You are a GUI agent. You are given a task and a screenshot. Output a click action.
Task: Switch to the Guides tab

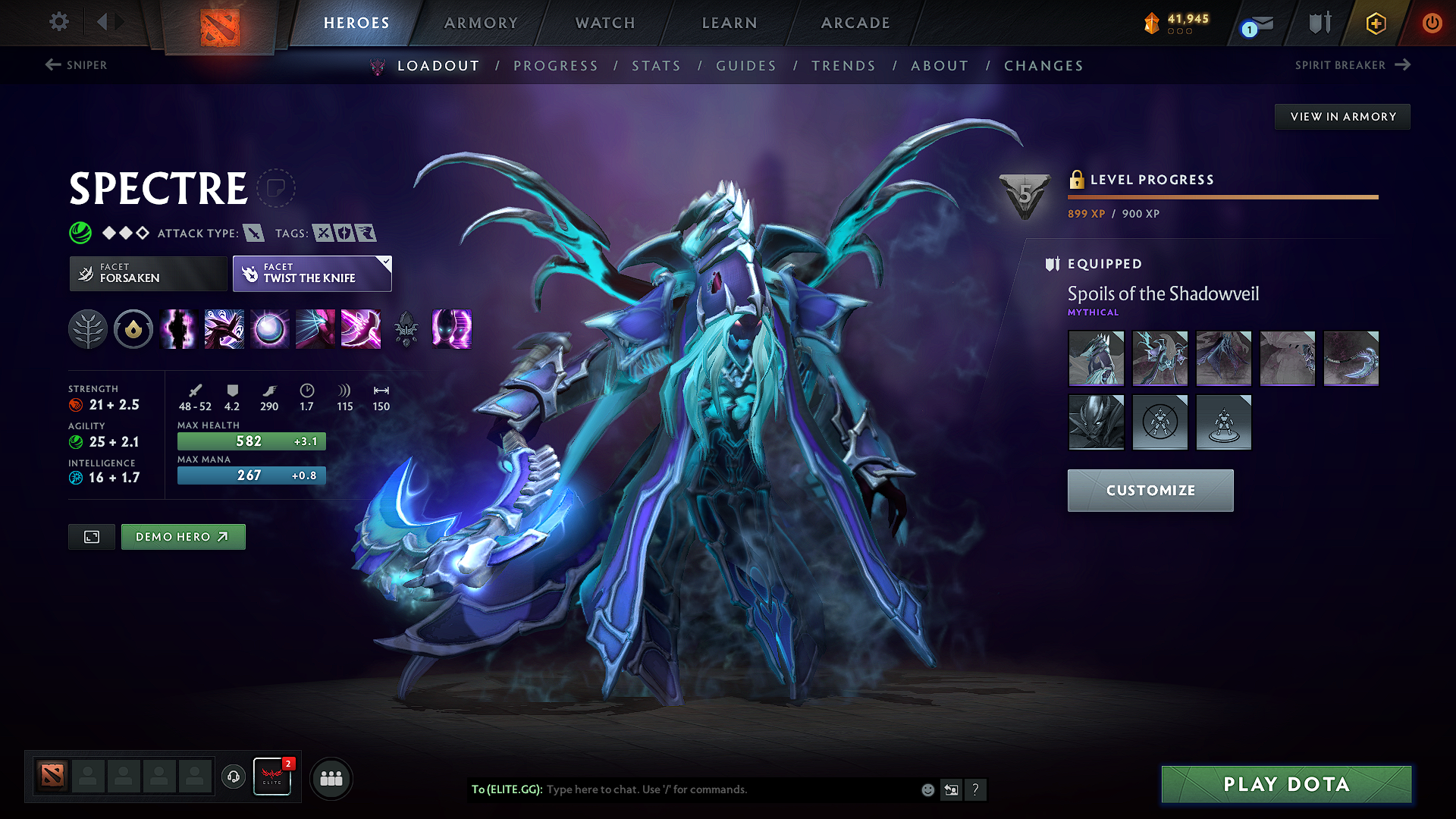pyautogui.click(x=745, y=65)
